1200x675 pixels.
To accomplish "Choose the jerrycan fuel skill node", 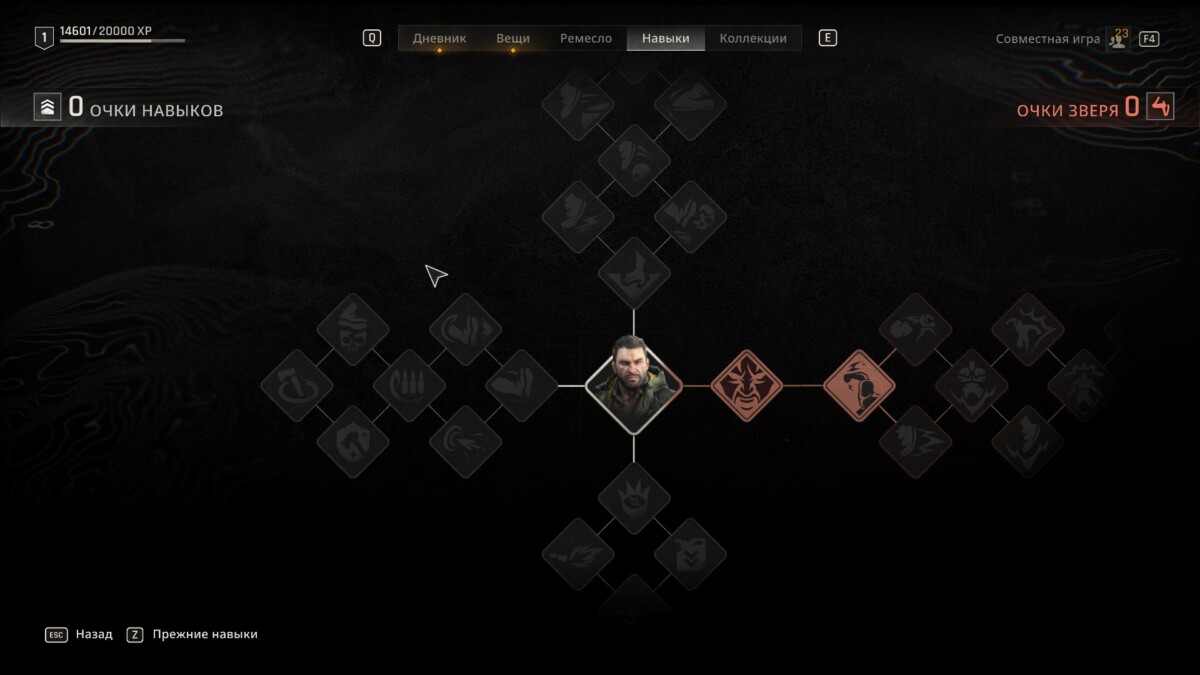I will [x=690, y=554].
